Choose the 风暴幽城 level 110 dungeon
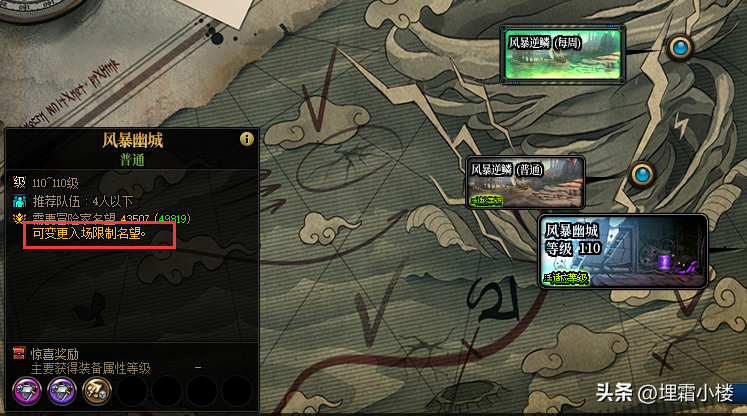Screen dimensions: 747x416 623,250
